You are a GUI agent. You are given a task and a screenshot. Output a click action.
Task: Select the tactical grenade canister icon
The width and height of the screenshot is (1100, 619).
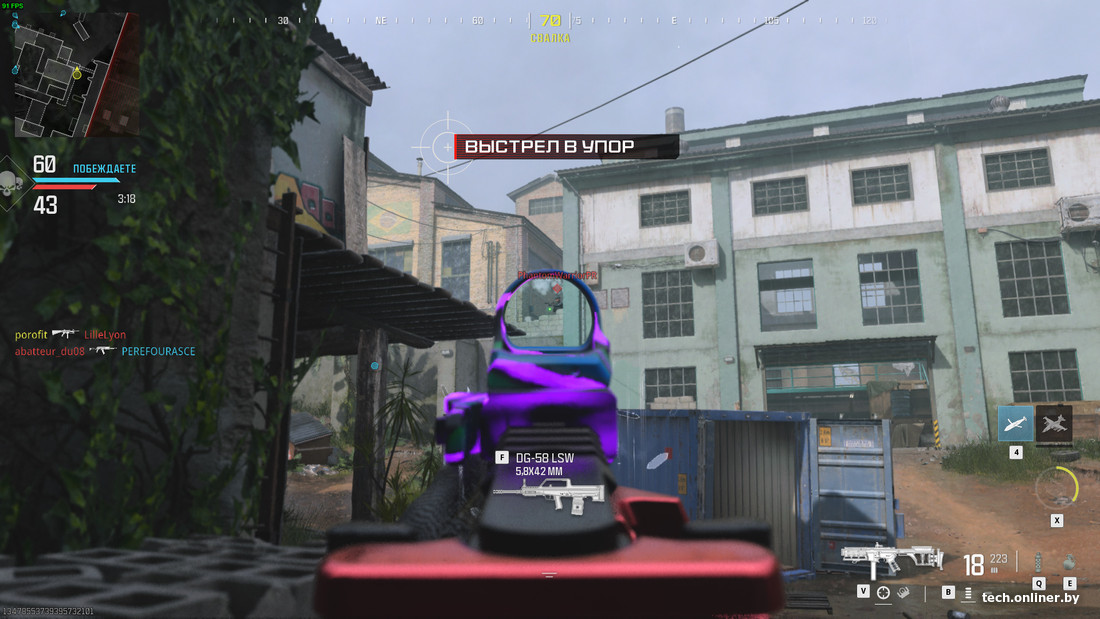[1038, 562]
